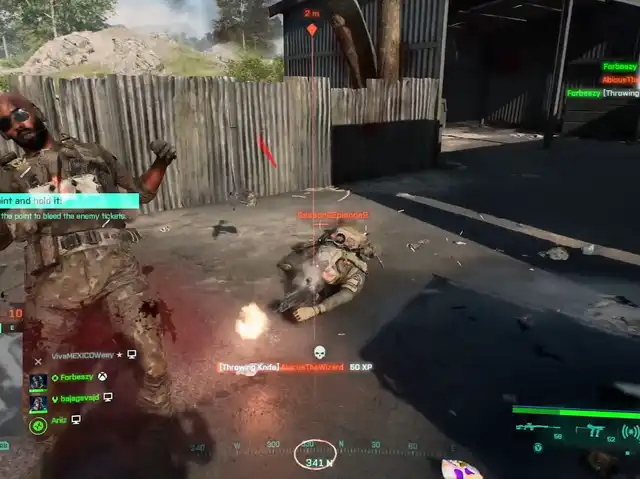The width and height of the screenshot is (640, 479).
Task: Click the minimap panel
Action: click(x=10, y=384)
